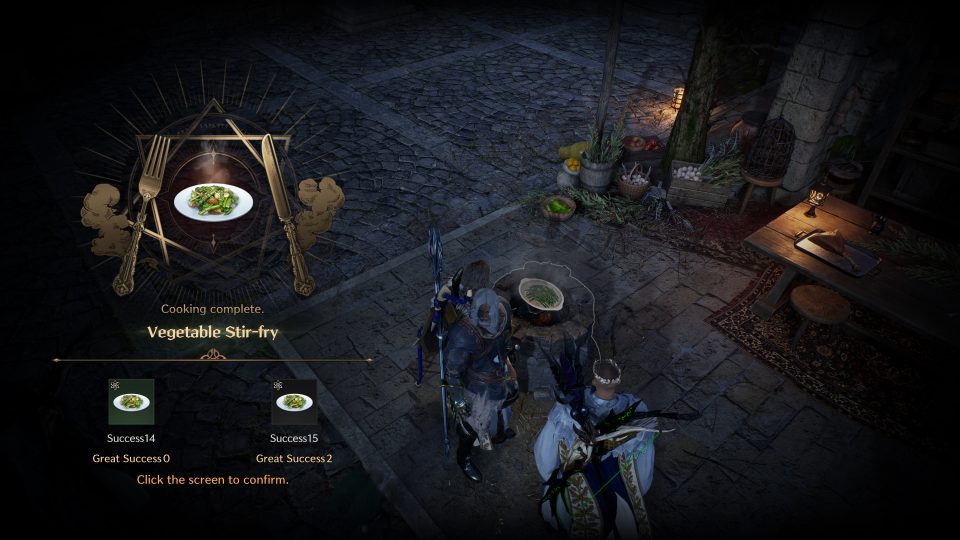The width and height of the screenshot is (960, 540).
Task: Click the large Vegetable Stir-fry dish emblem
Action: point(212,201)
